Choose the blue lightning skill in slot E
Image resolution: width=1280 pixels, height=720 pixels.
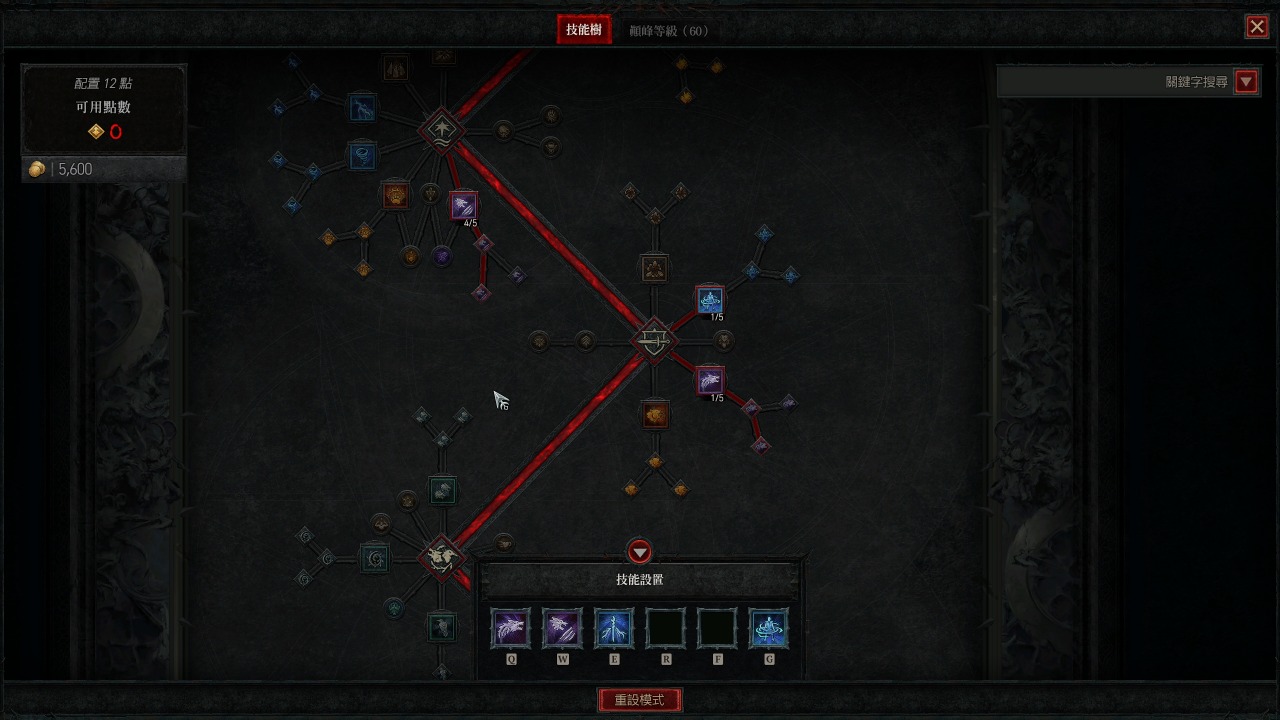click(x=614, y=628)
